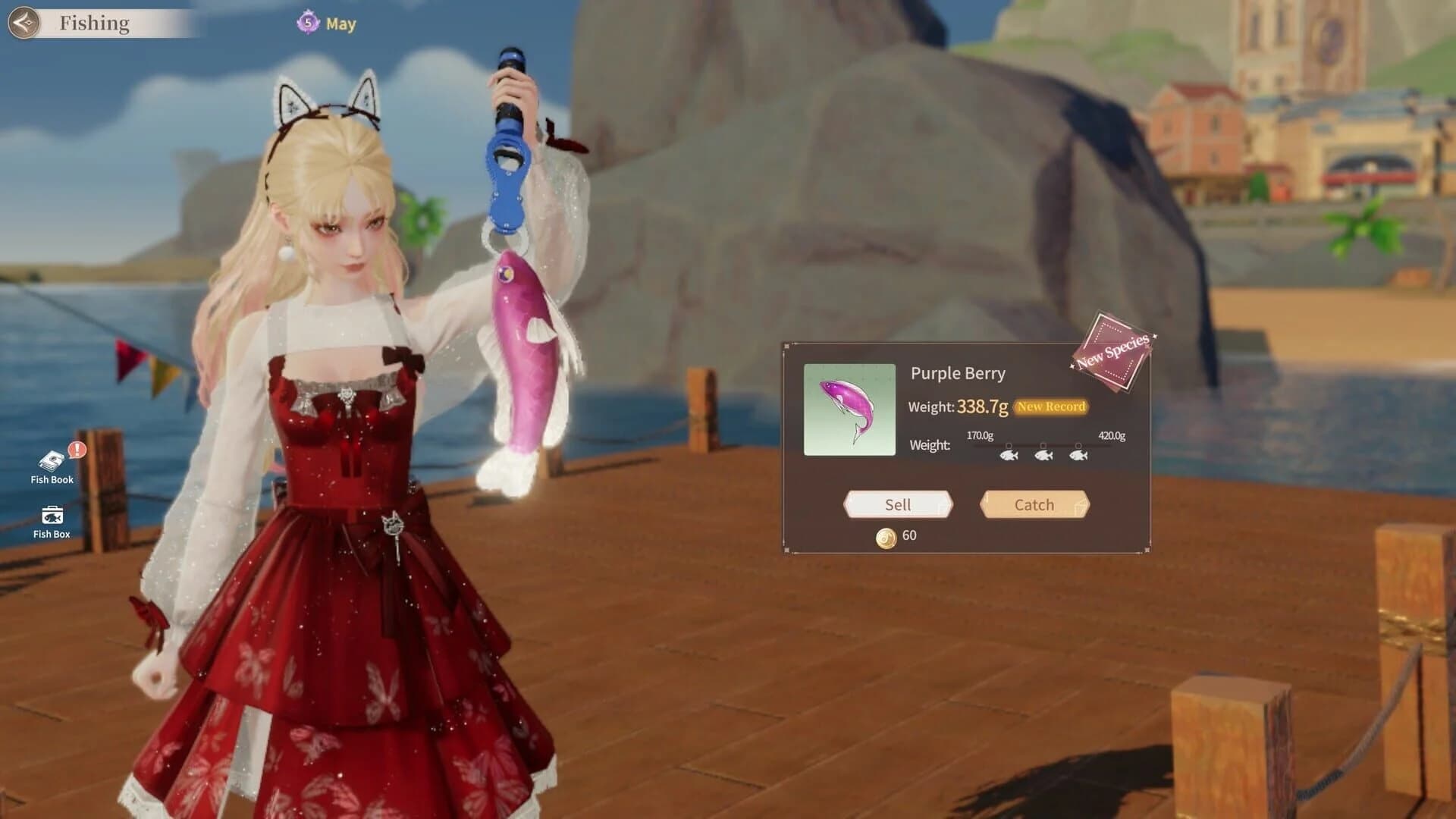Switch to the Fishing screen title
The height and width of the screenshot is (819, 1456).
pyautogui.click(x=94, y=23)
